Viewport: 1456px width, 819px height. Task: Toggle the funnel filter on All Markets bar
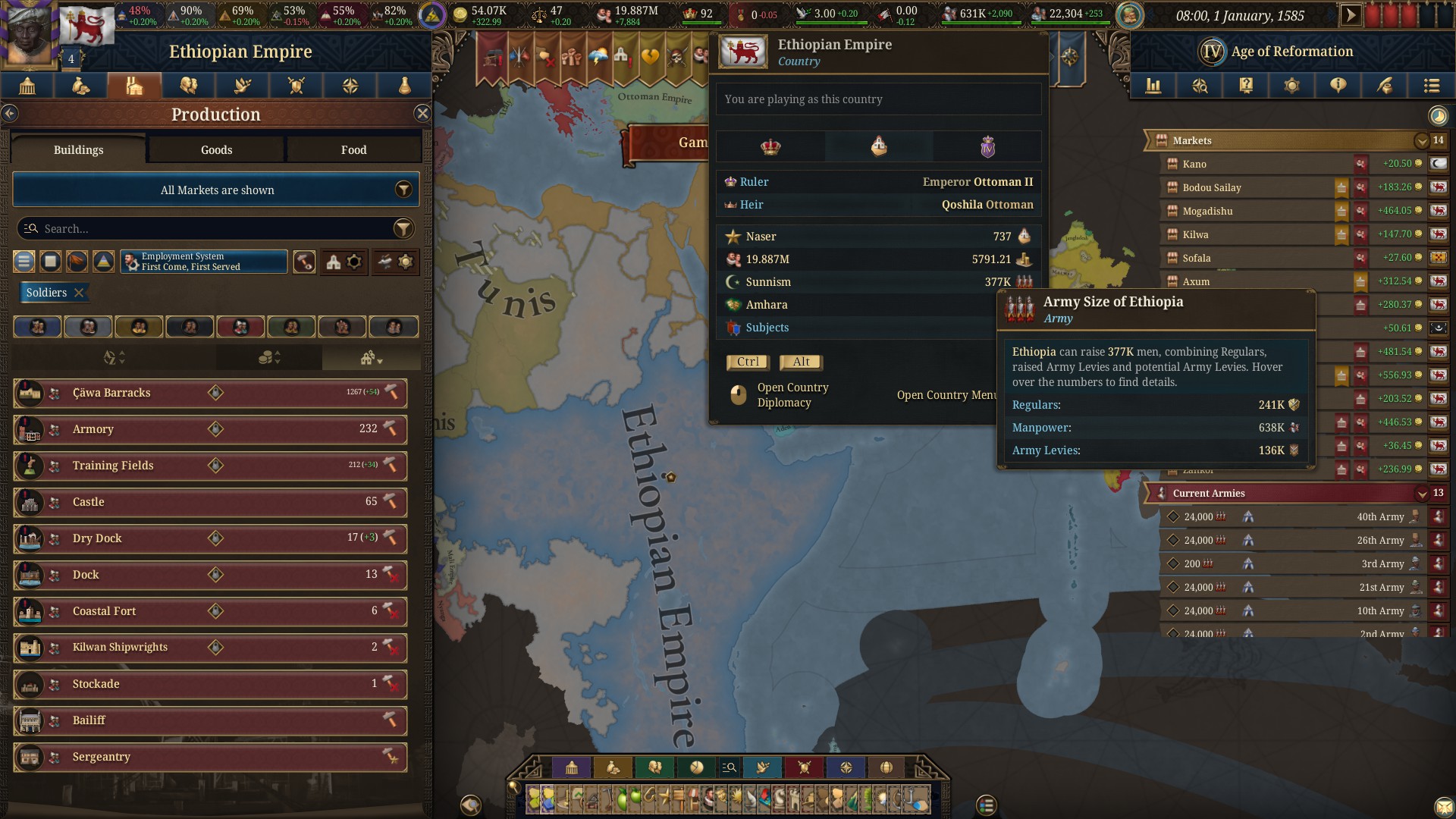click(x=403, y=190)
